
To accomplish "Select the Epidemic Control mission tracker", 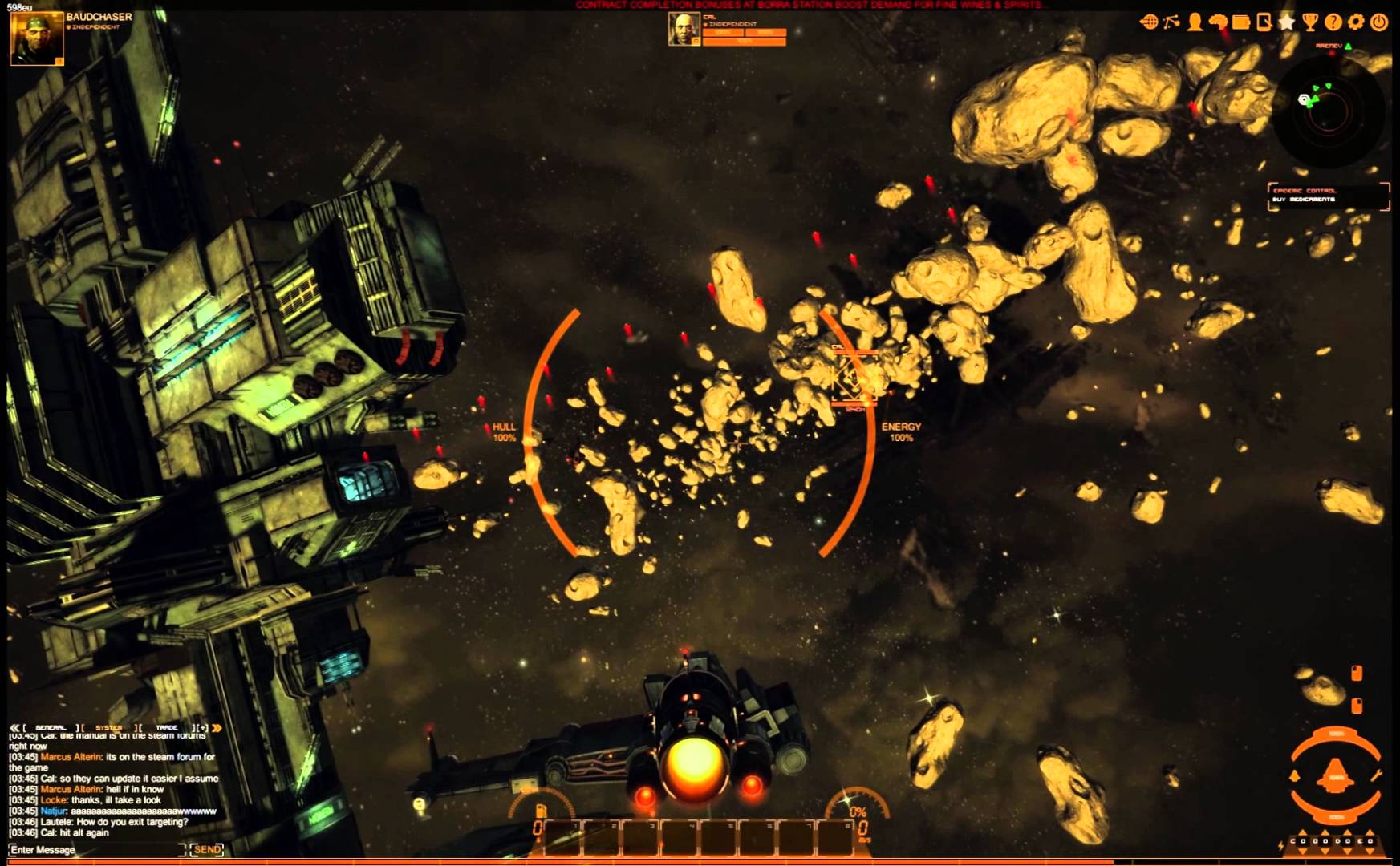I will pyautogui.click(x=1328, y=195).
